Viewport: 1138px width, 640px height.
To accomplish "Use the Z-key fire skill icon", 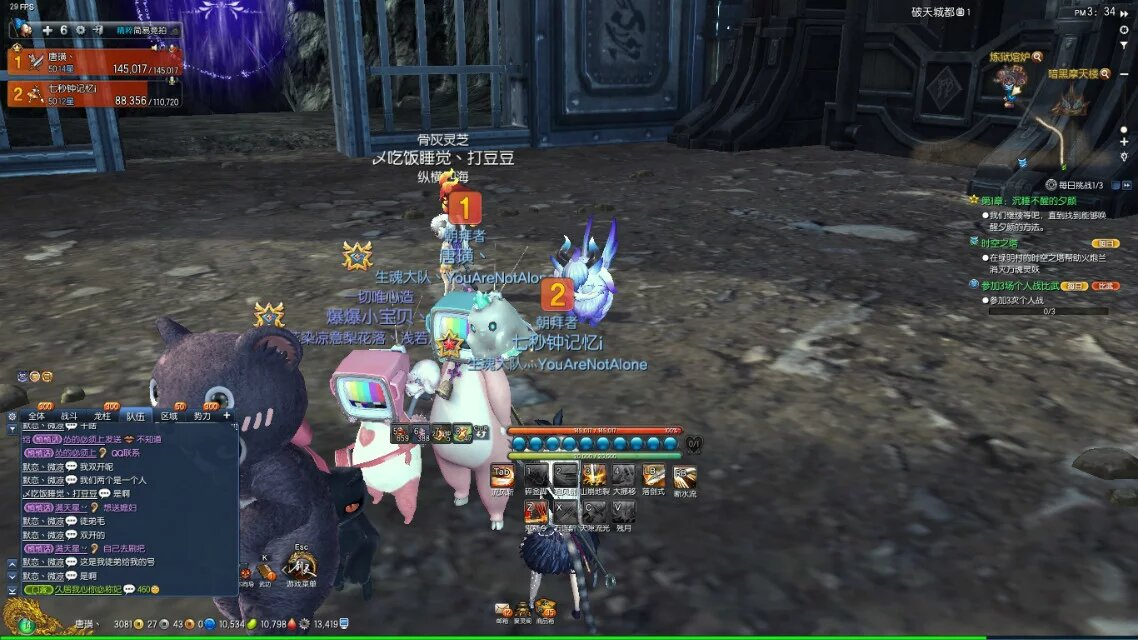I will click(536, 512).
